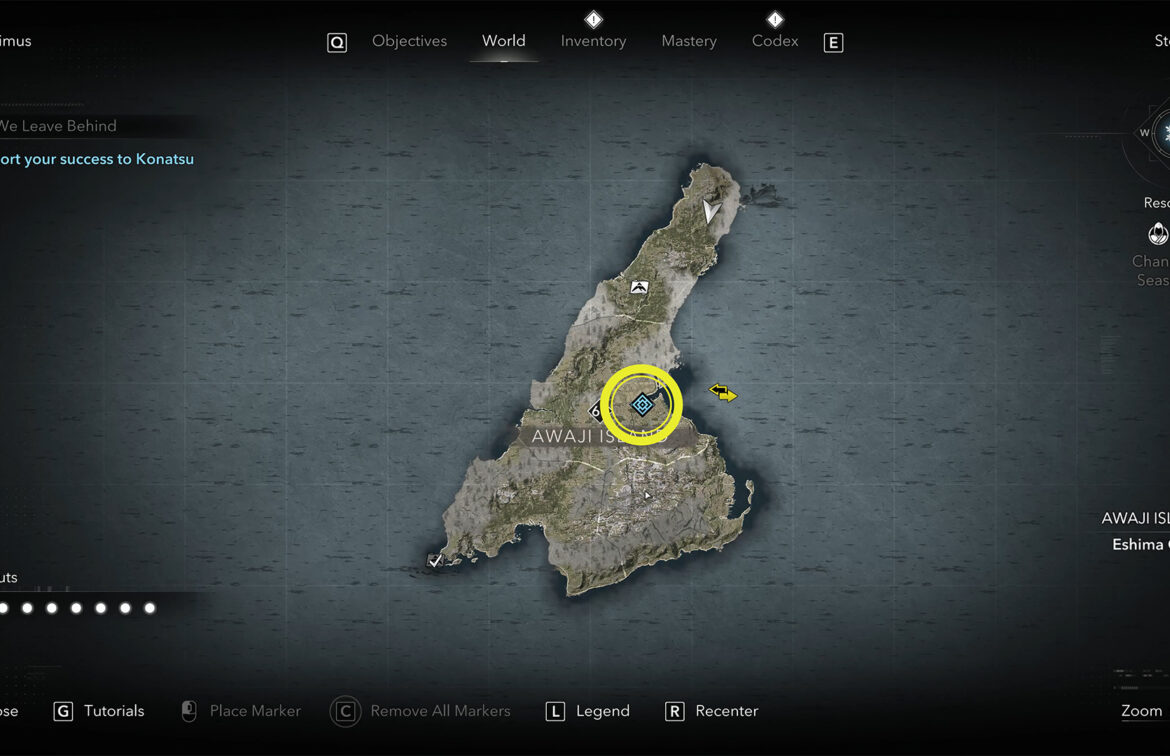1170x756 pixels.
Task: Click the hooded scout resource icon
Action: click(1157, 234)
